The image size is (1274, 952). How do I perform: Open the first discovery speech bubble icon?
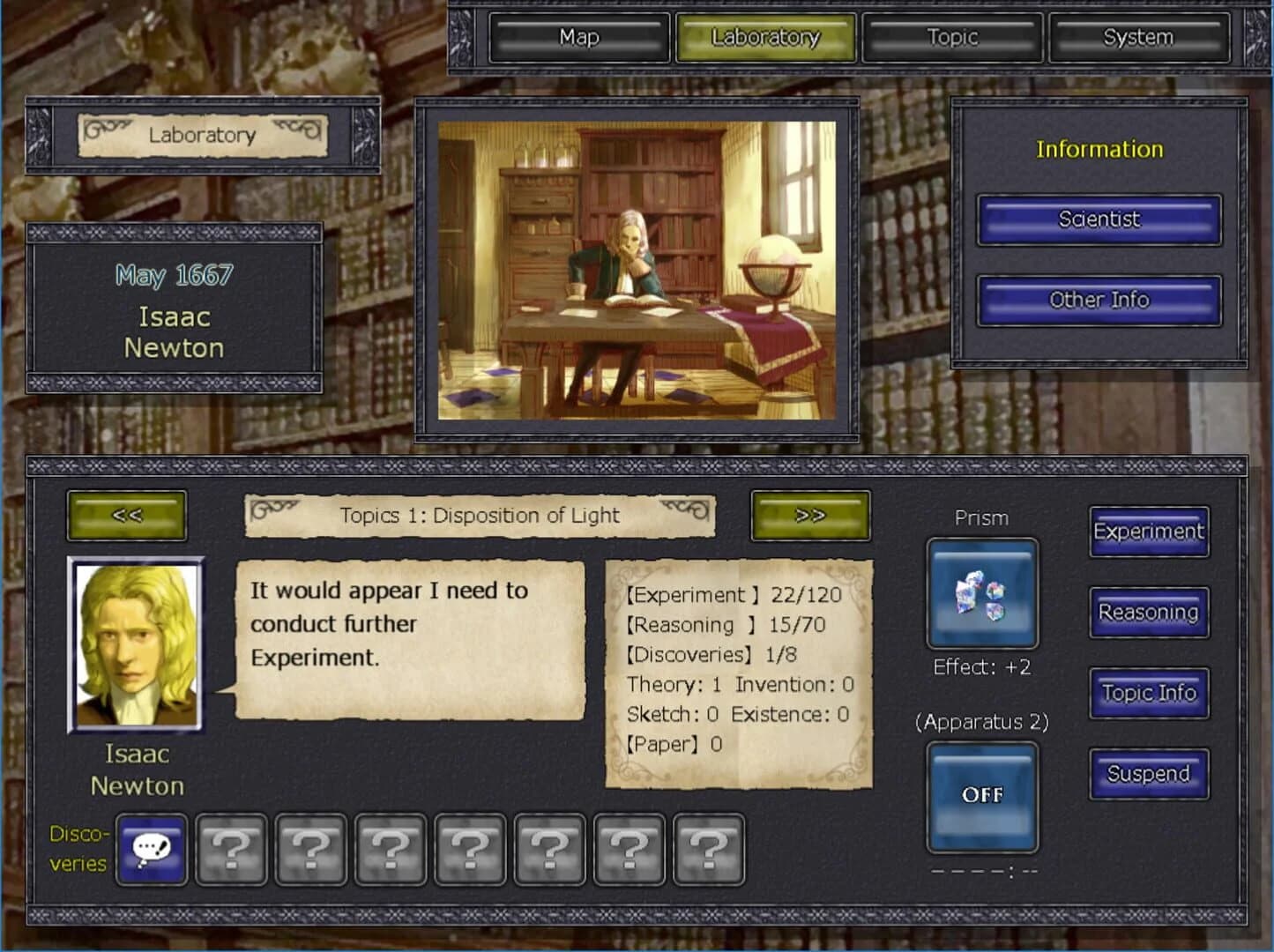(x=153, y=850)
